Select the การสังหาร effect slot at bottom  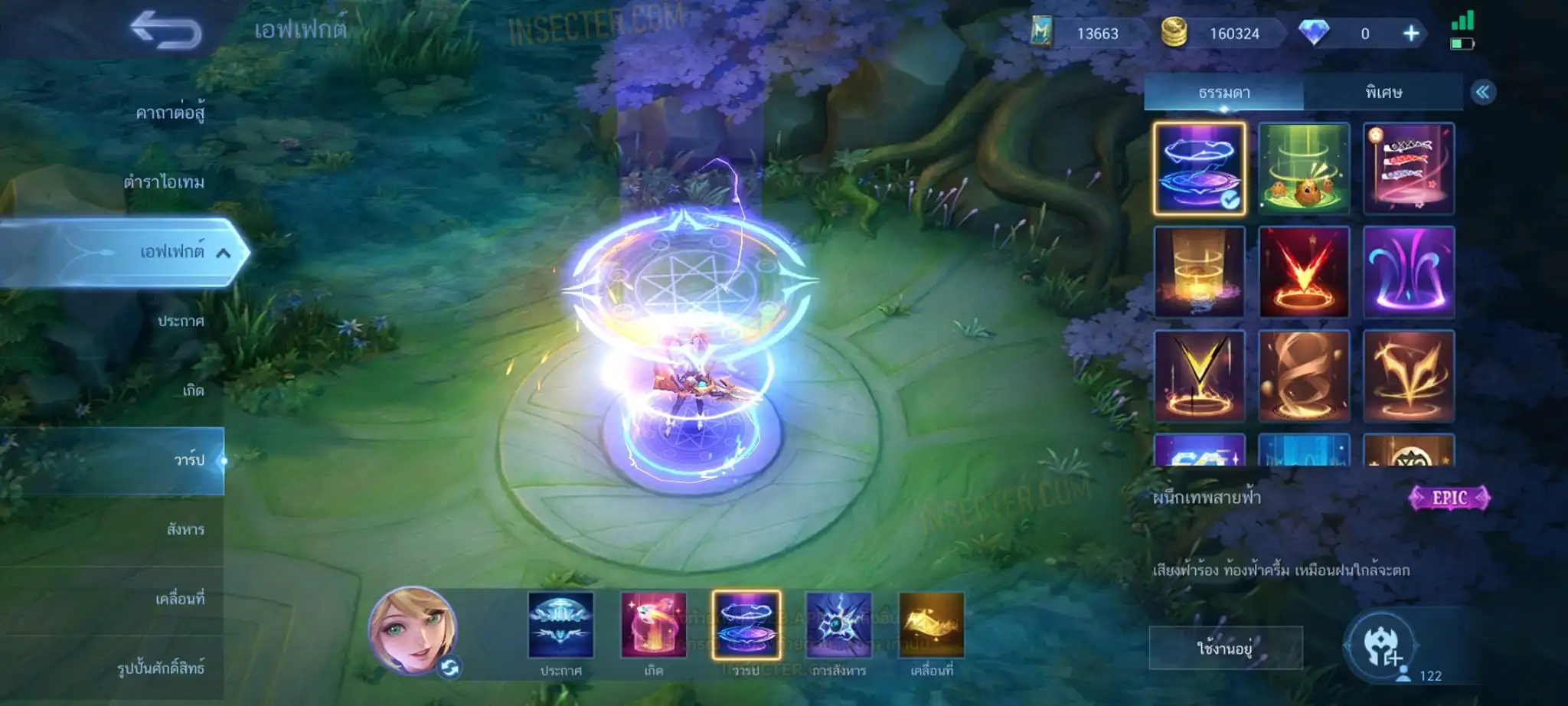(x=838, y=626)
